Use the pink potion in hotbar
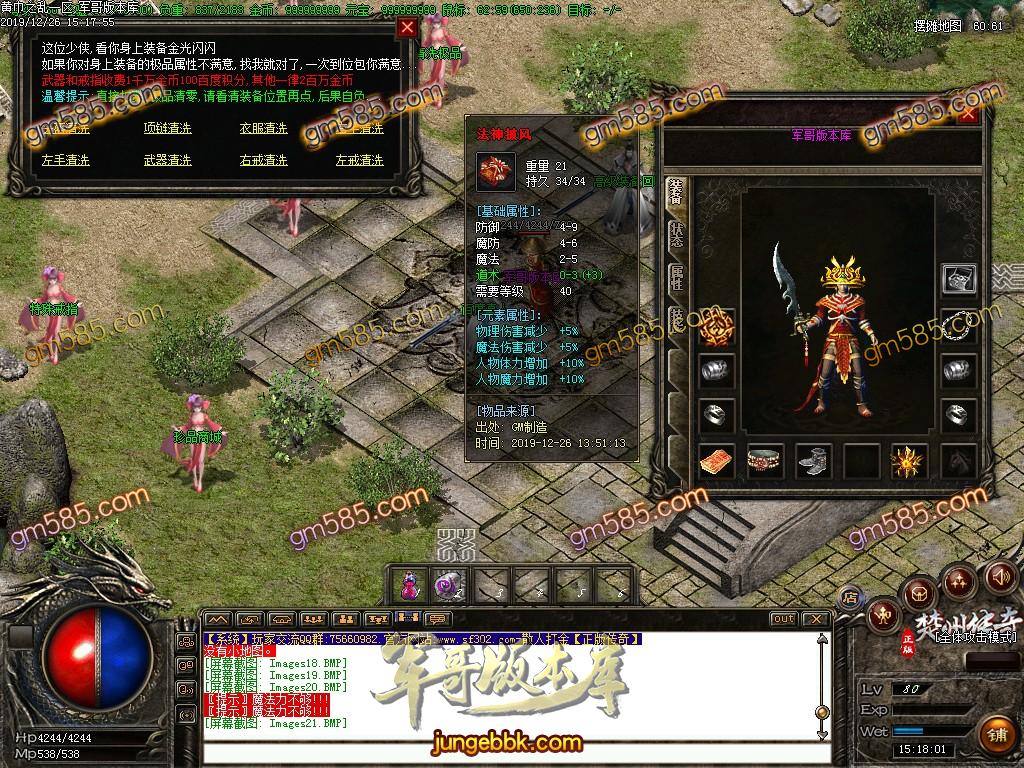Screen dimensions: 1024x768 [x=408, y=585]
